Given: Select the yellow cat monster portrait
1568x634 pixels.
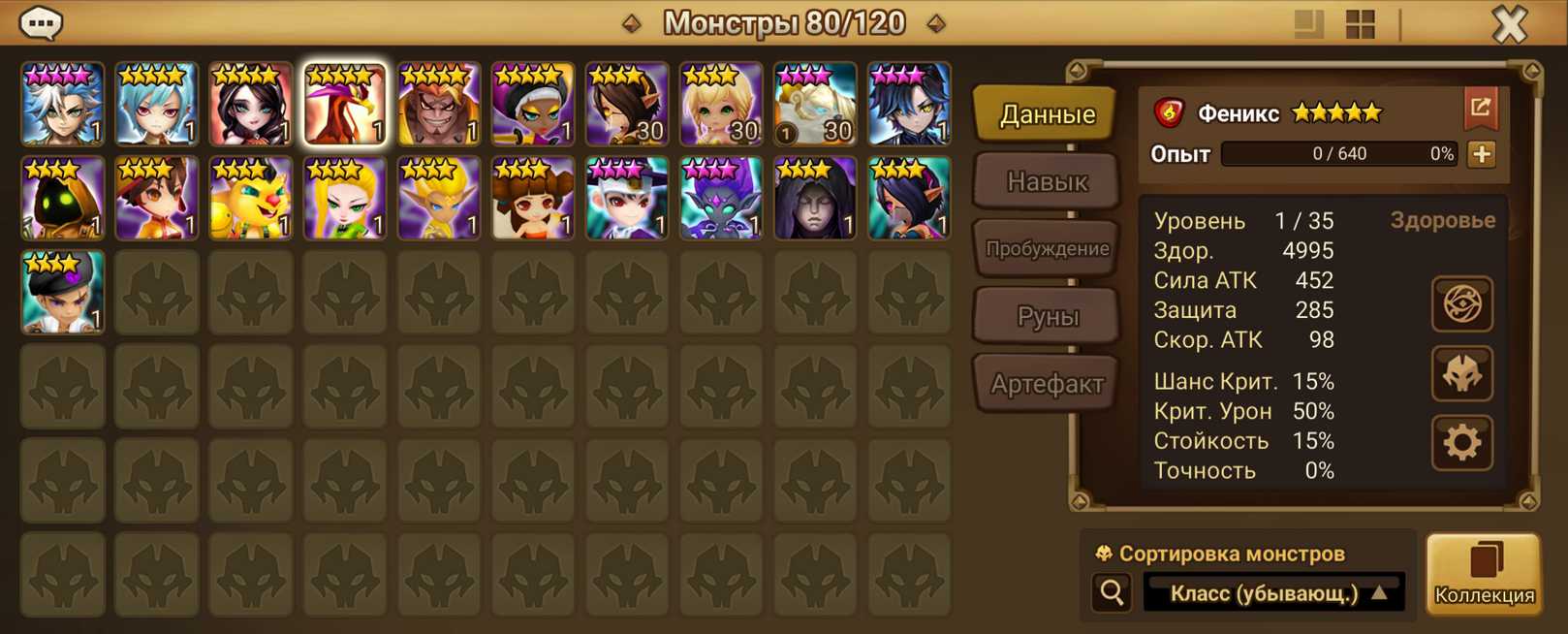Looking at the screenshot, I should click(x=251, y=199).
